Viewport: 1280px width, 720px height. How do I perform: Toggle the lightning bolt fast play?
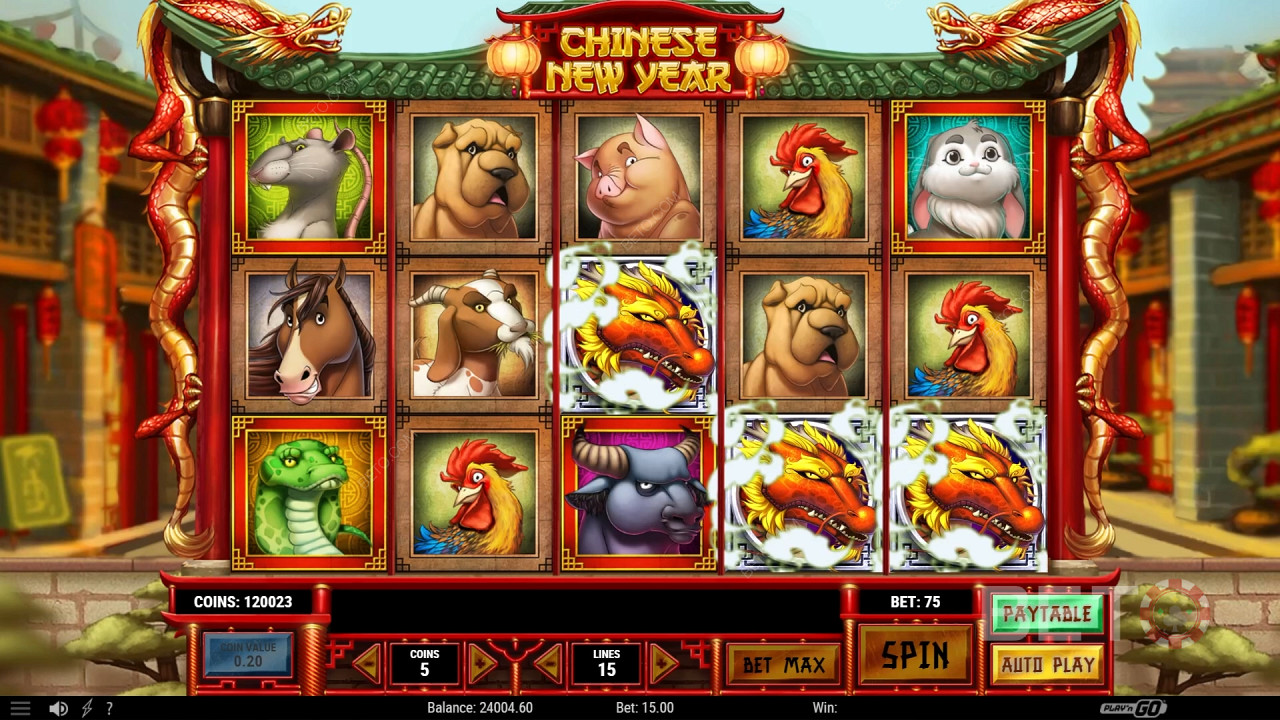click(87, 708)
